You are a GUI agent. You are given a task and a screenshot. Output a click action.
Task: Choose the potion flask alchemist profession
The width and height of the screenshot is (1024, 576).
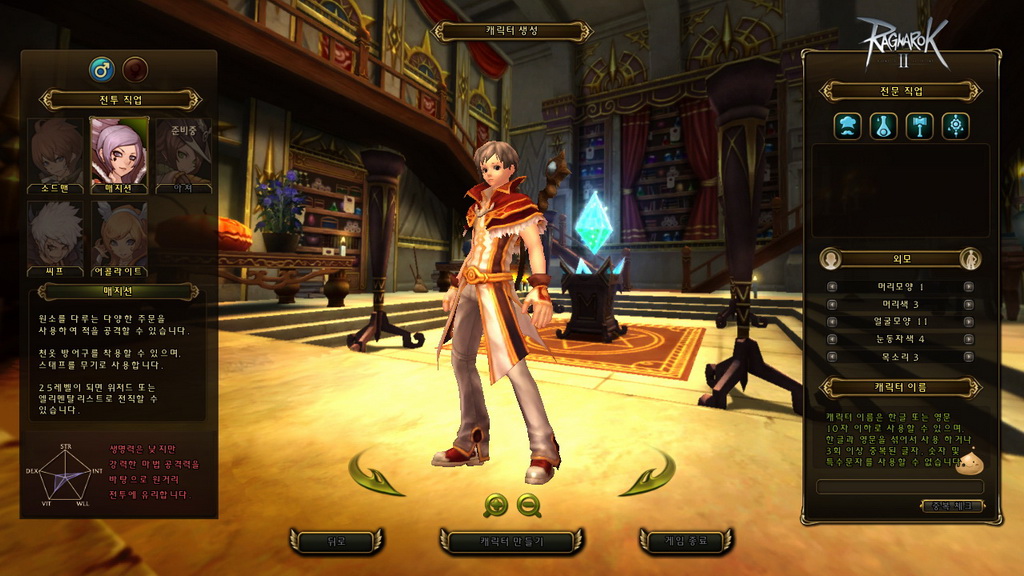(883, 126)
